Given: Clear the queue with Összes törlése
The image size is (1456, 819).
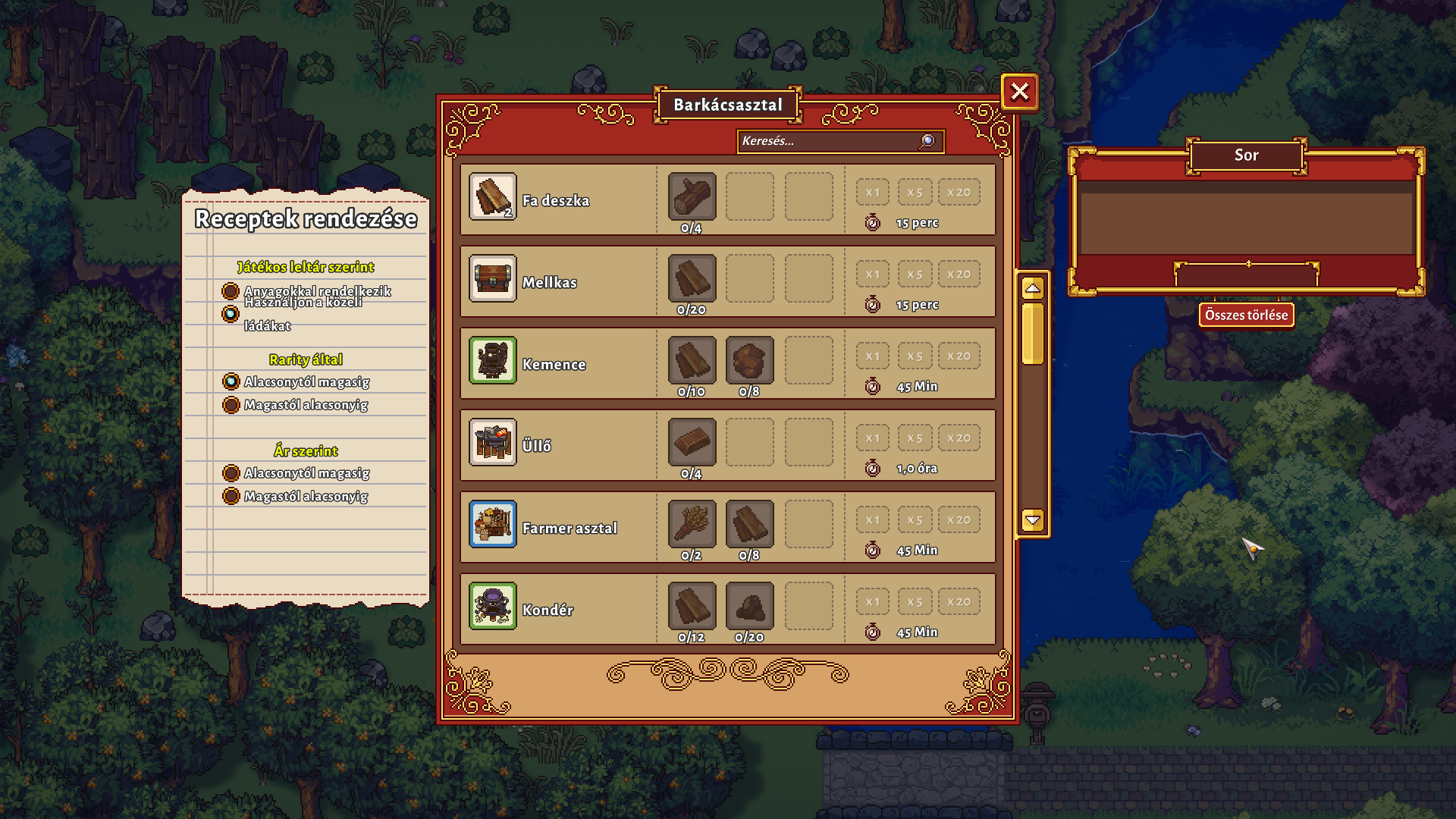Looking at the screenshot, I should (x=1246, y=315).
